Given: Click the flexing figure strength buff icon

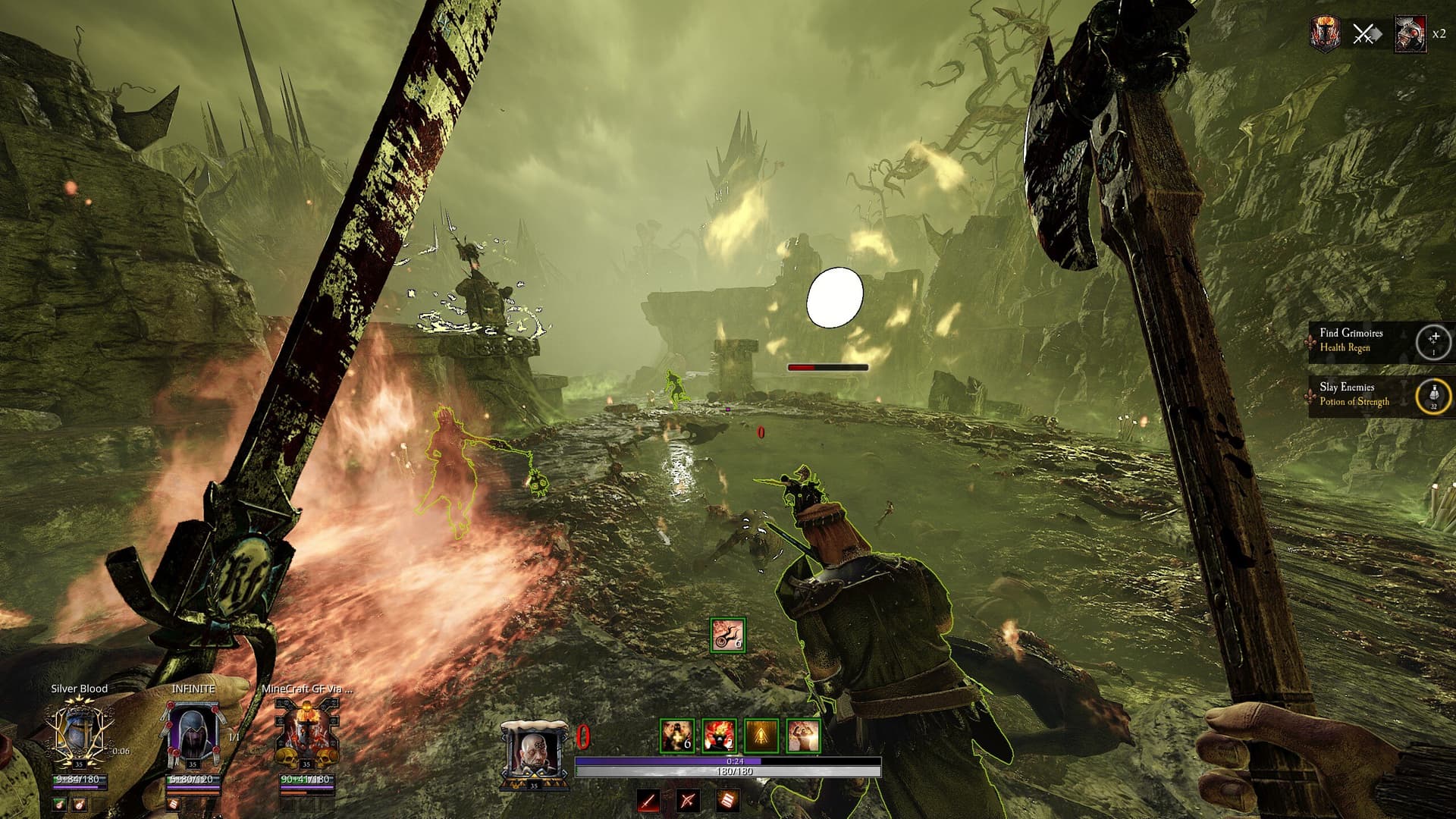Looking at the screenshot, I should [x=802, y=736].
